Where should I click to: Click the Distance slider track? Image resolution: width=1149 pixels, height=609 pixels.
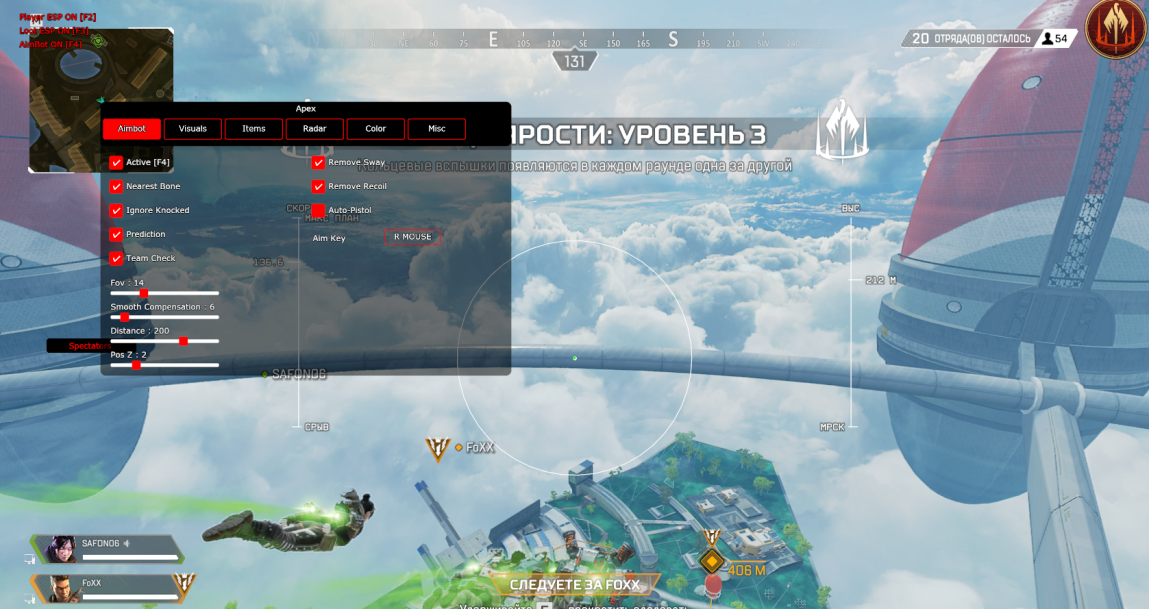coord(165,341)
